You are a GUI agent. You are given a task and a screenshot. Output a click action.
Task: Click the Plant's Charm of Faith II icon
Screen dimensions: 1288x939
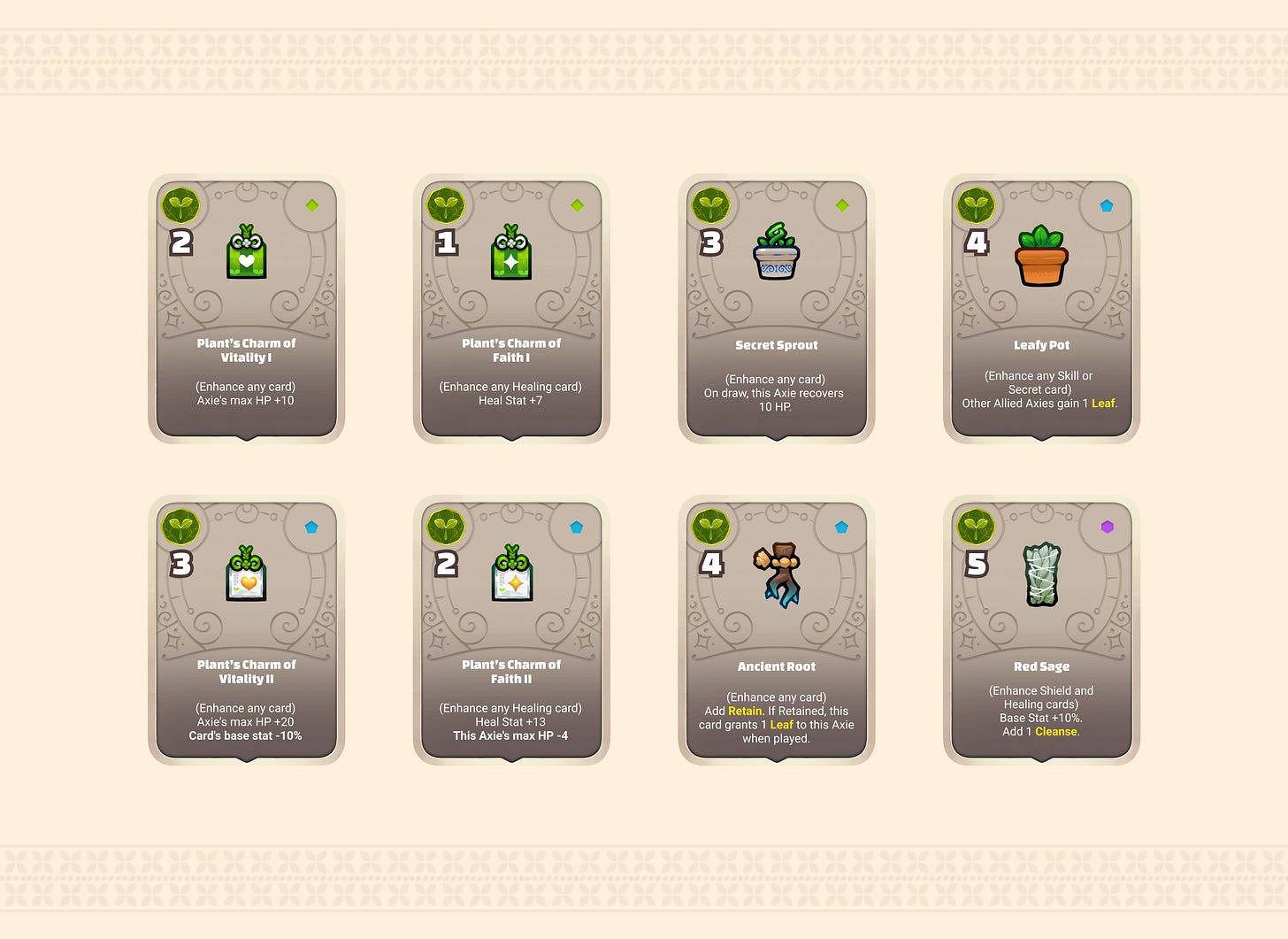pyautogui.click(x=510, y=575)
